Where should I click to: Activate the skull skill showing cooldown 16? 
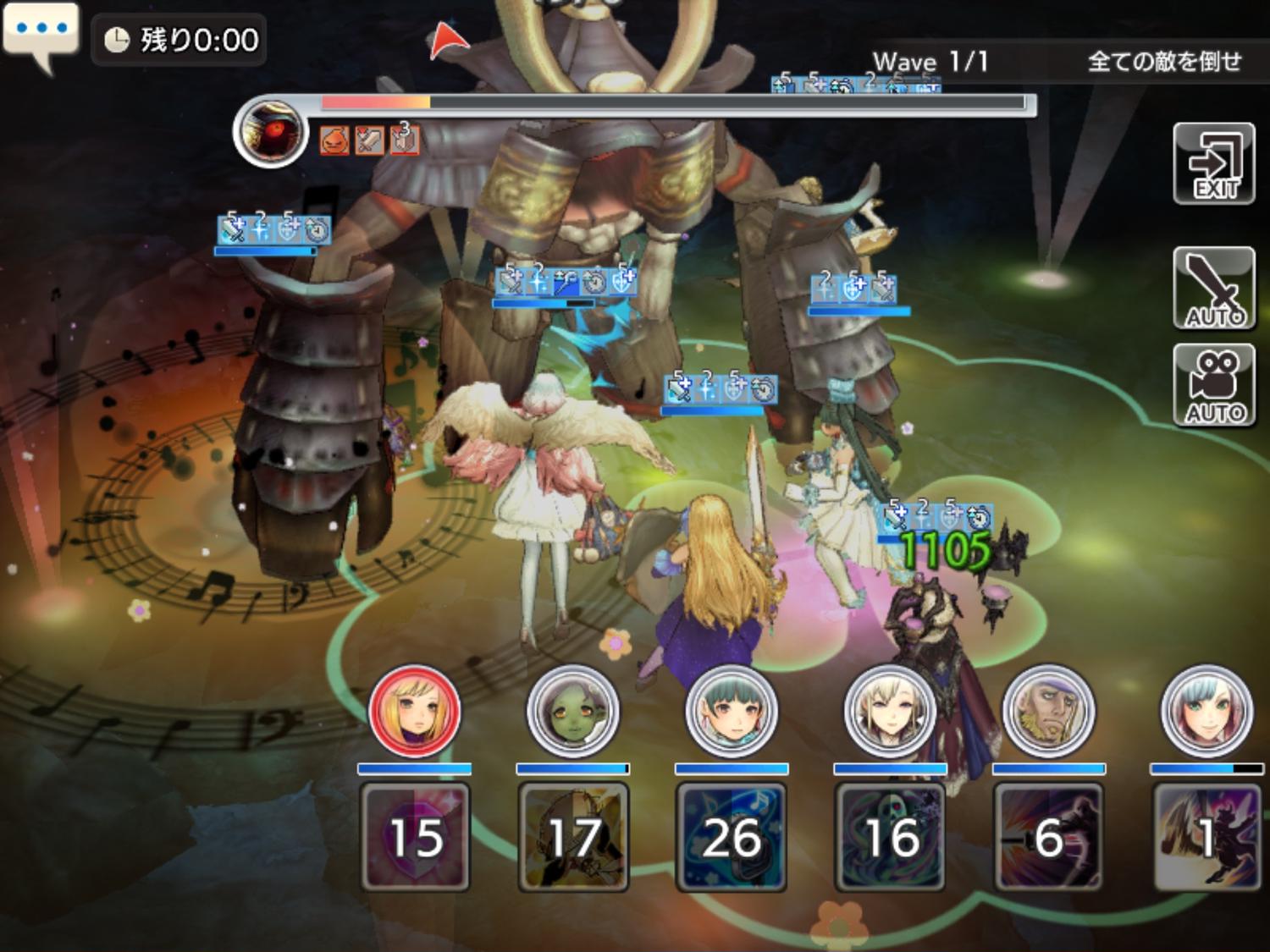click(x=890, y=837)
